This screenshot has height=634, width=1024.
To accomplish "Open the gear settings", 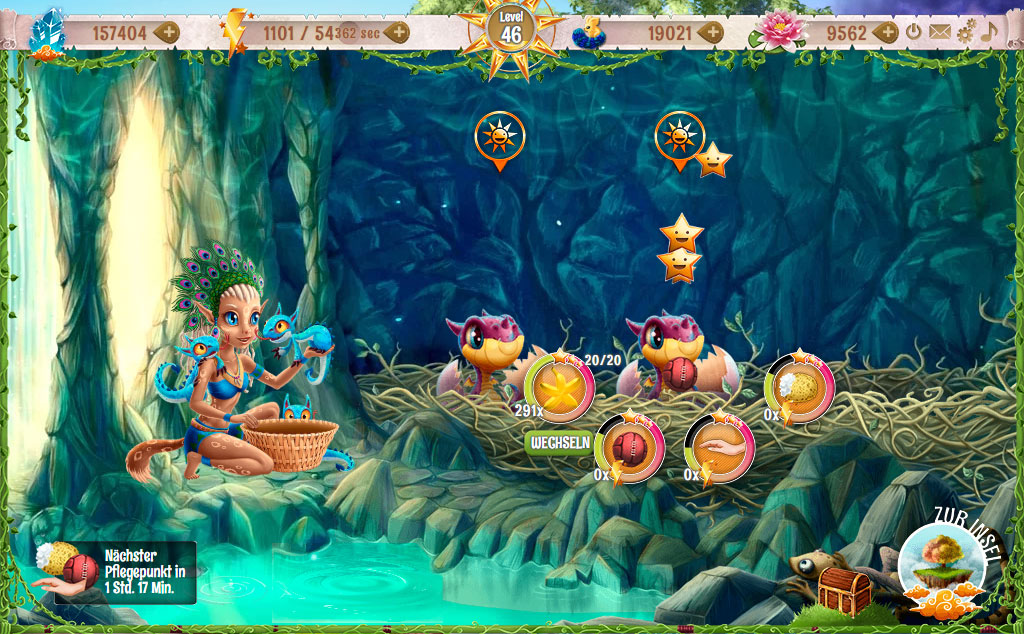I will [x=965, y=32].
